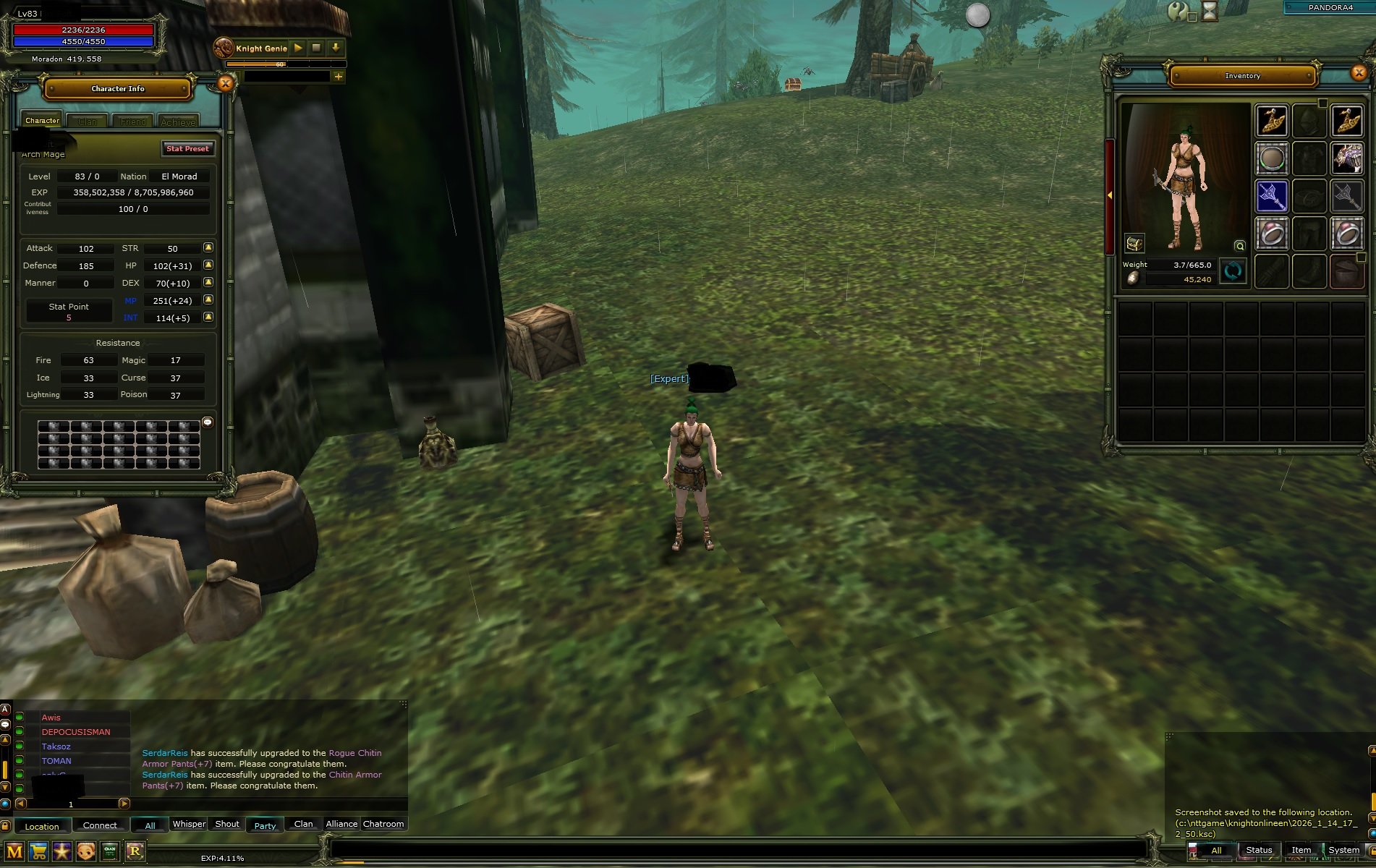Open the helper face icon near the taskbar
The height and width of the screenshot is (868, 1376).
tap(86, 851)
